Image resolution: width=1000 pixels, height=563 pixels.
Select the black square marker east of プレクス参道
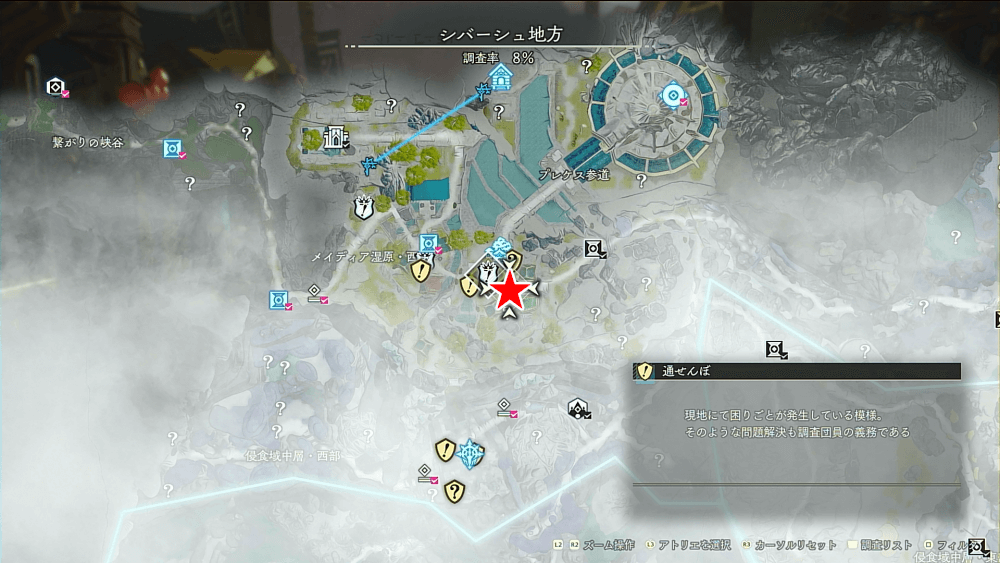pyautogui.click(x=594, y=248)
